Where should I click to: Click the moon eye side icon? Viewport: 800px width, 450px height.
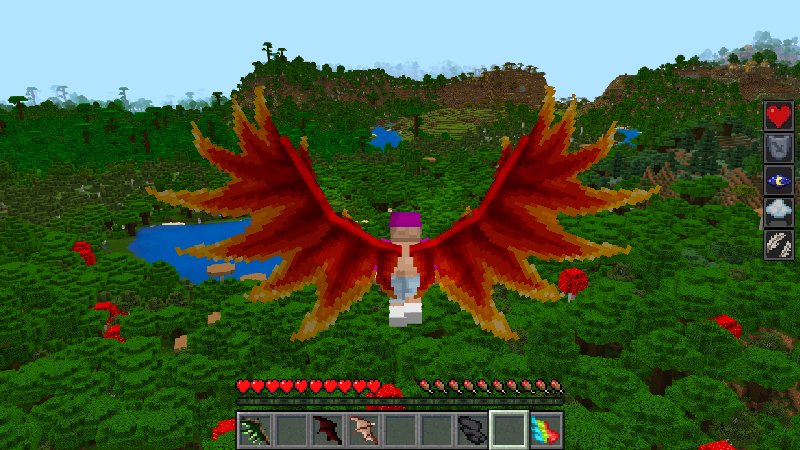tap(778, 180)
